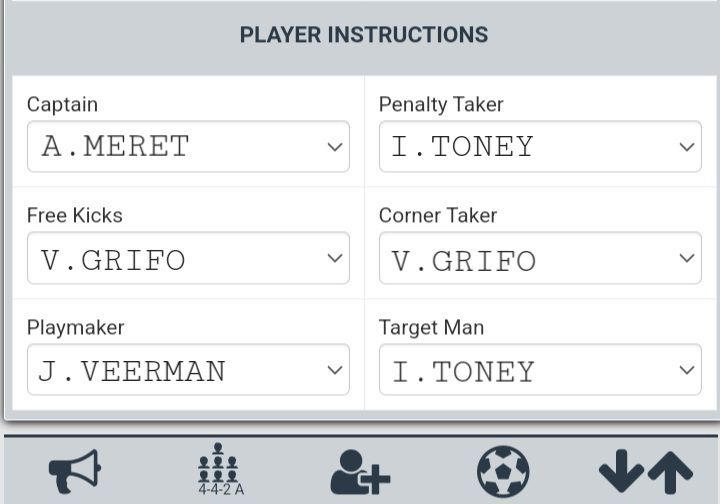
Task: Open the Target Man dropdown
Action: click(x=540, y=371)
